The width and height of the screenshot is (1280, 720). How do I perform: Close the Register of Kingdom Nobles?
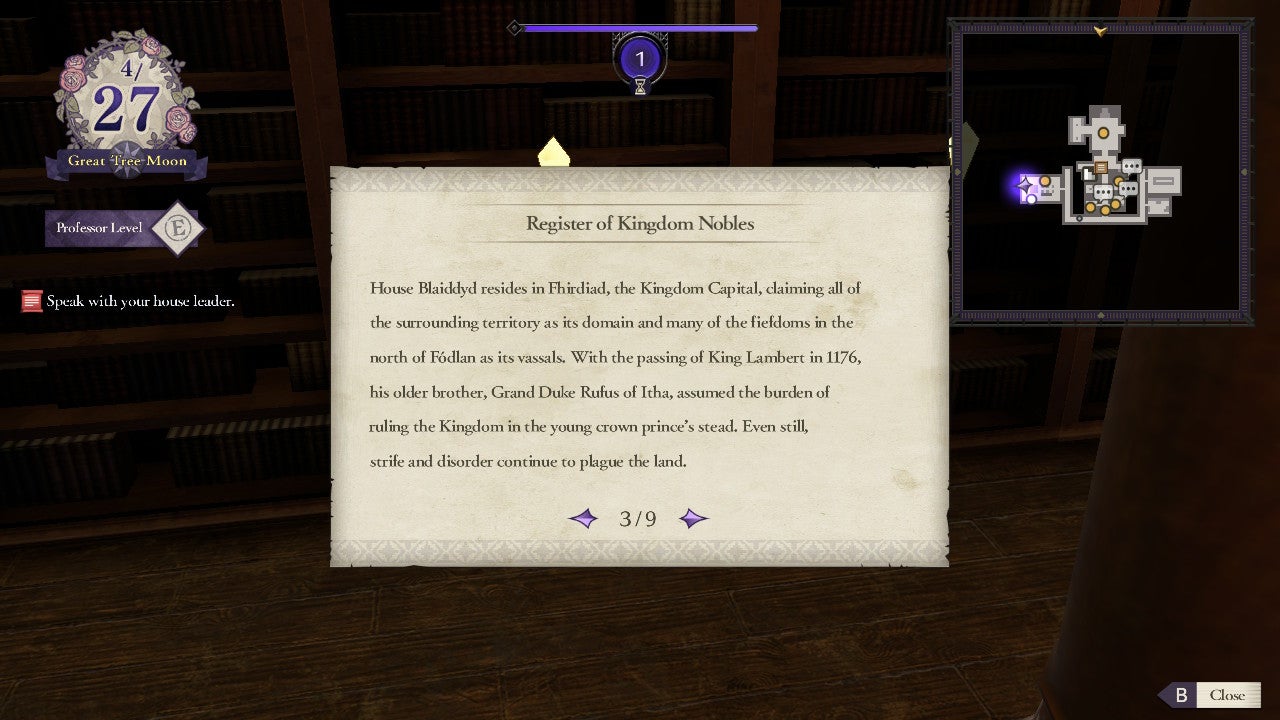(x=1211, y=695)
